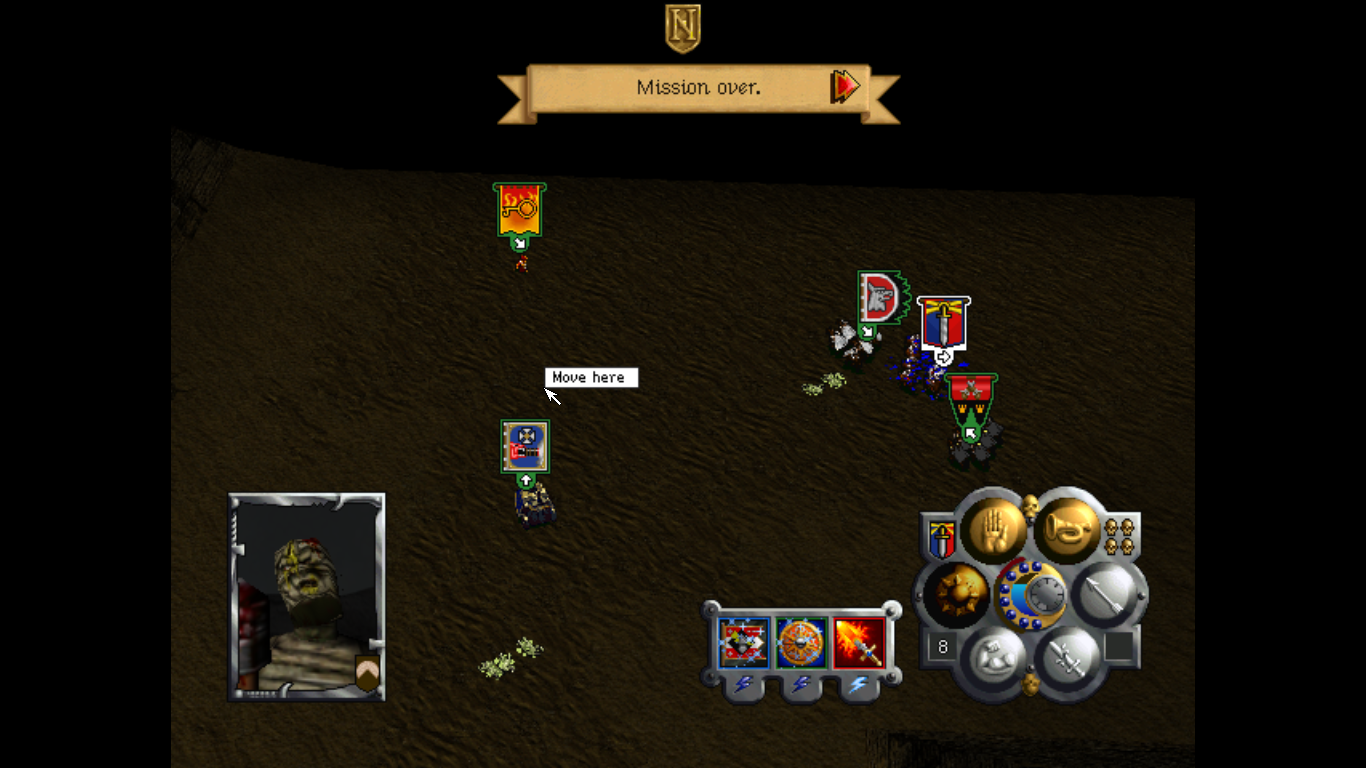Click the sword shield emblem in the command panel

click(941, 539)
